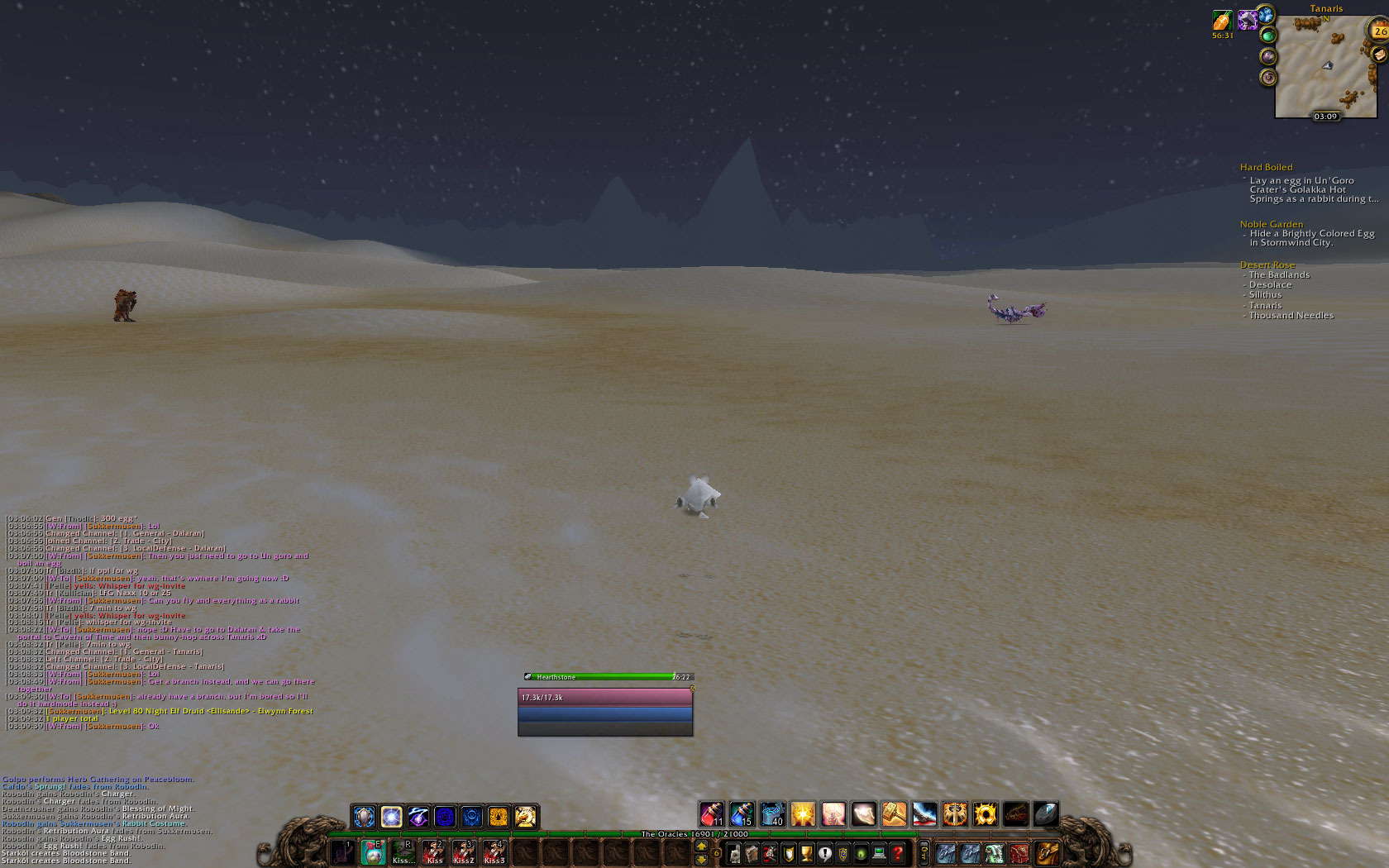This screenshot has height=868, width=1389.
Task: Activate the Kiss2 macro button
Action: pyautogui.click(x=464, y=852)
